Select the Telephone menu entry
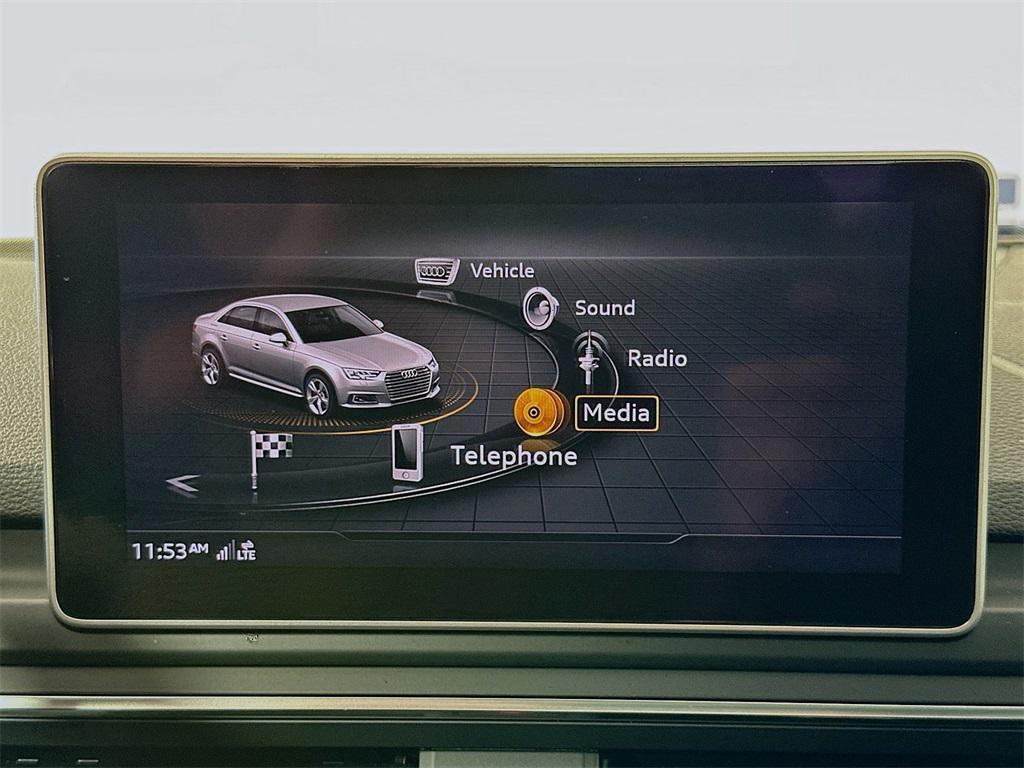 513,456
